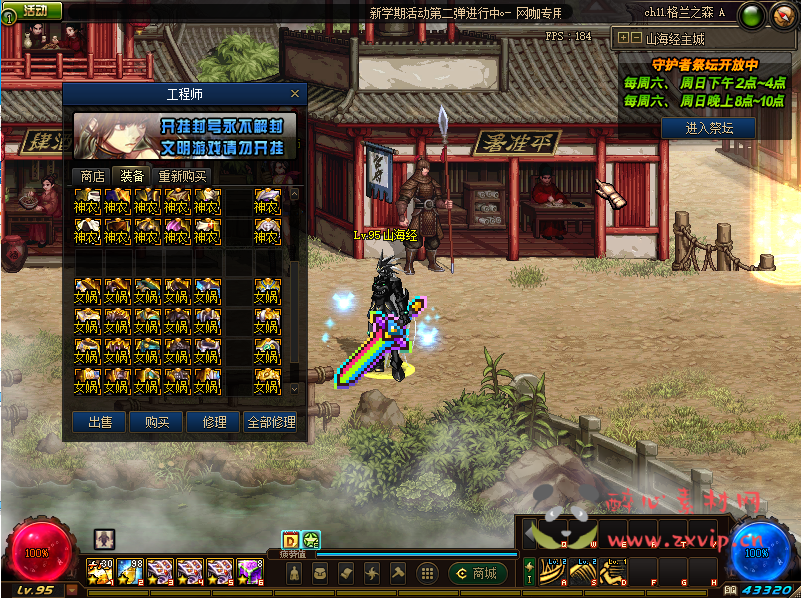Click the 购买 buy button
This screenshot has width=801, height=598.
pos(157,422)
